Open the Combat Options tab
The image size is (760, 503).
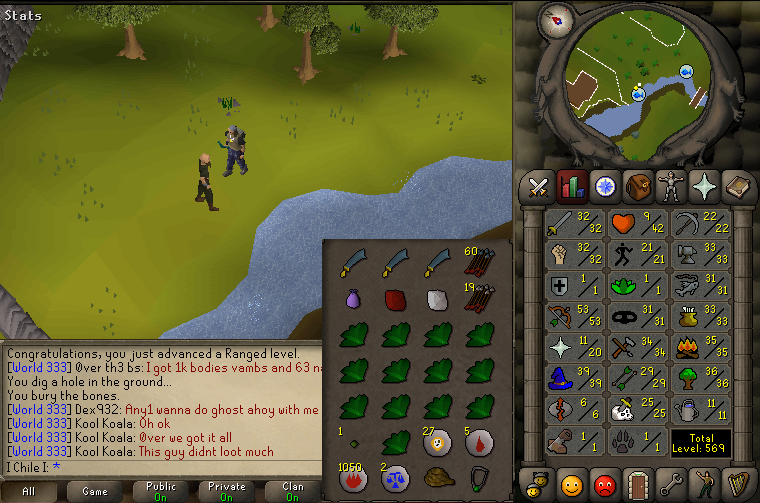(x=539, y=186)
